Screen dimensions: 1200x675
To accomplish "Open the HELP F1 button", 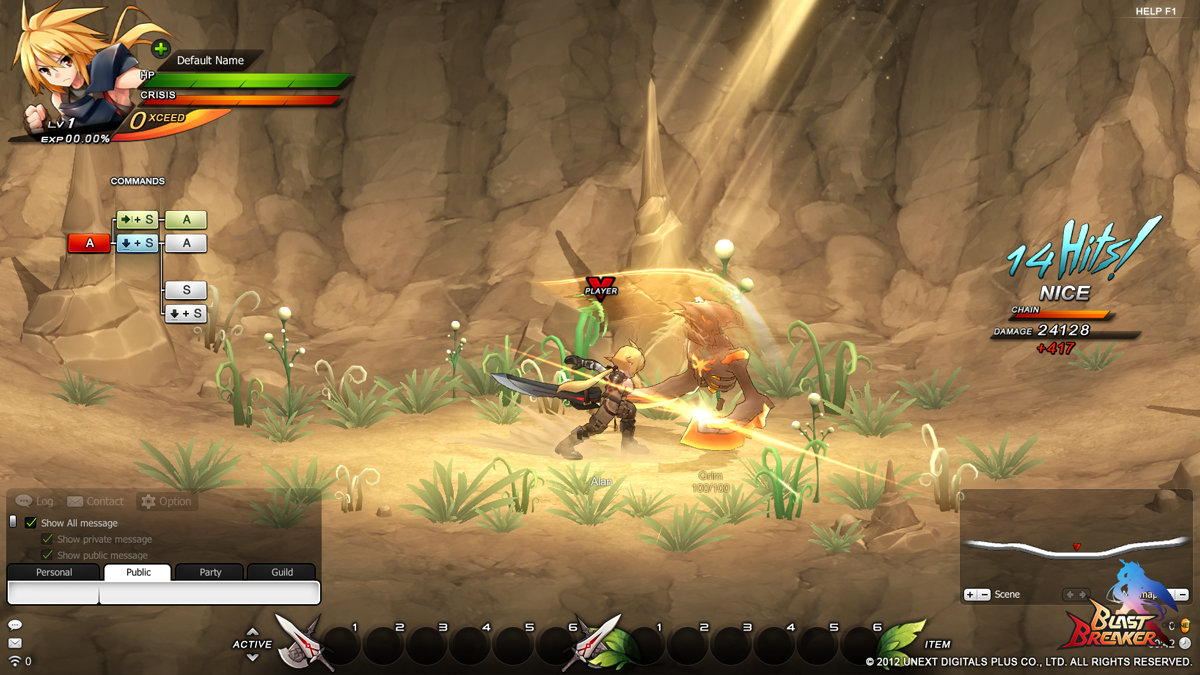I will pyautogui.click(x=1155, y=11).
